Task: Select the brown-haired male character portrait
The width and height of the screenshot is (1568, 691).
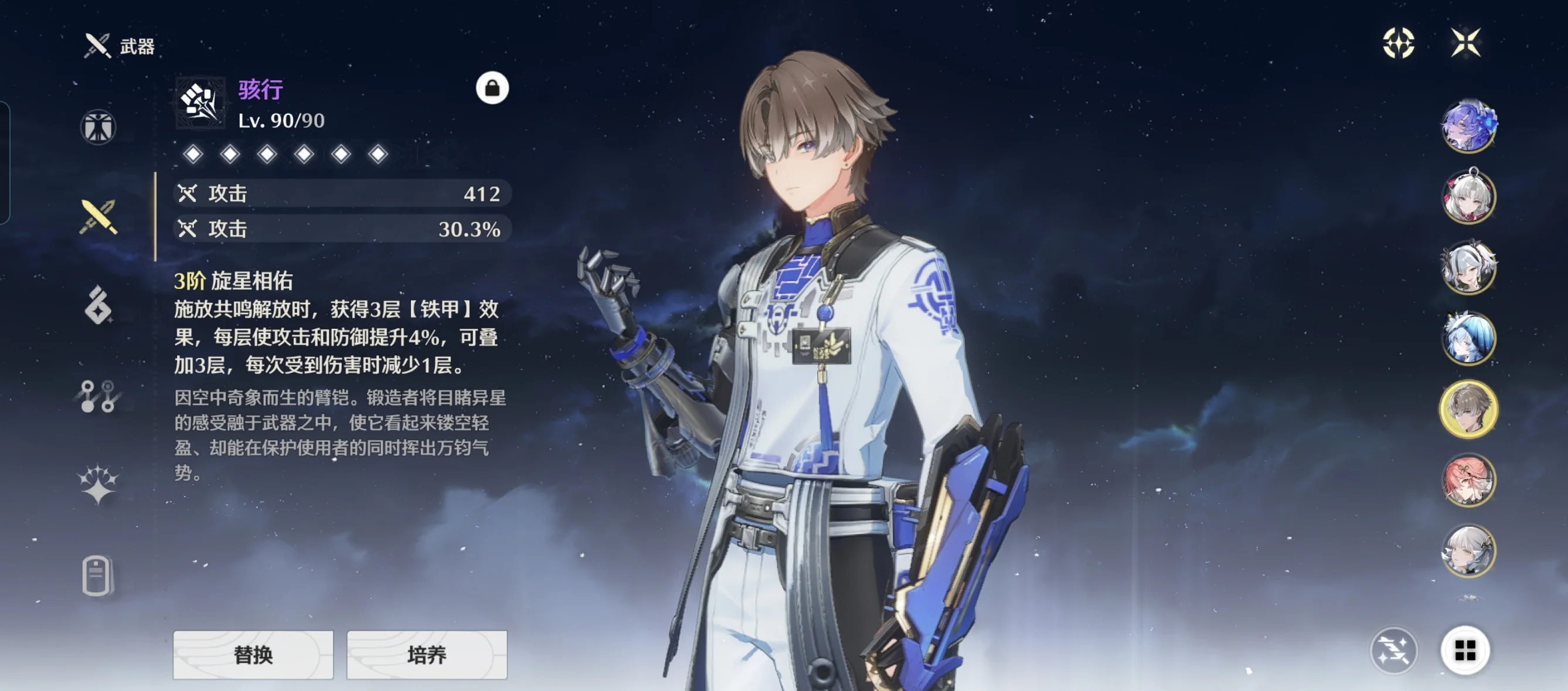Action: coord(1469,409)
